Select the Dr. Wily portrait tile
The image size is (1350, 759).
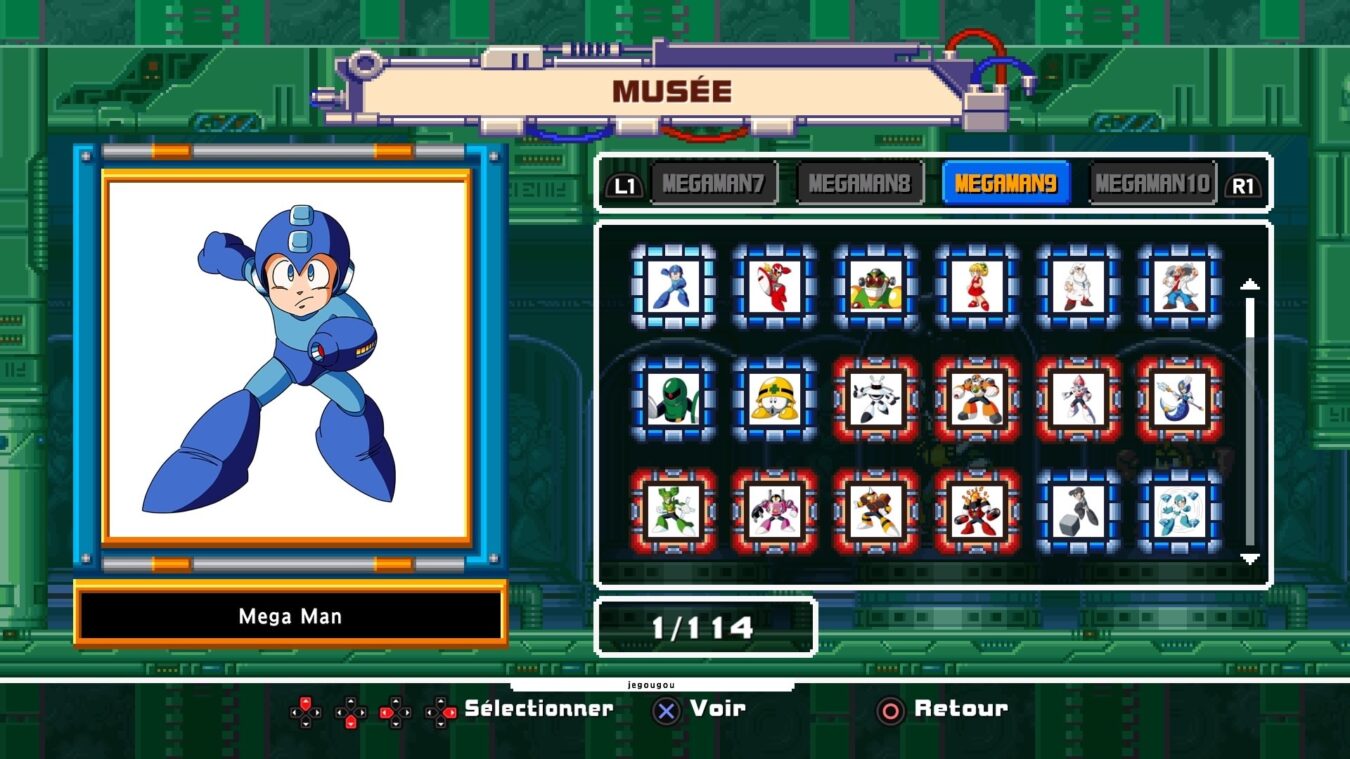click(1179, 286)
